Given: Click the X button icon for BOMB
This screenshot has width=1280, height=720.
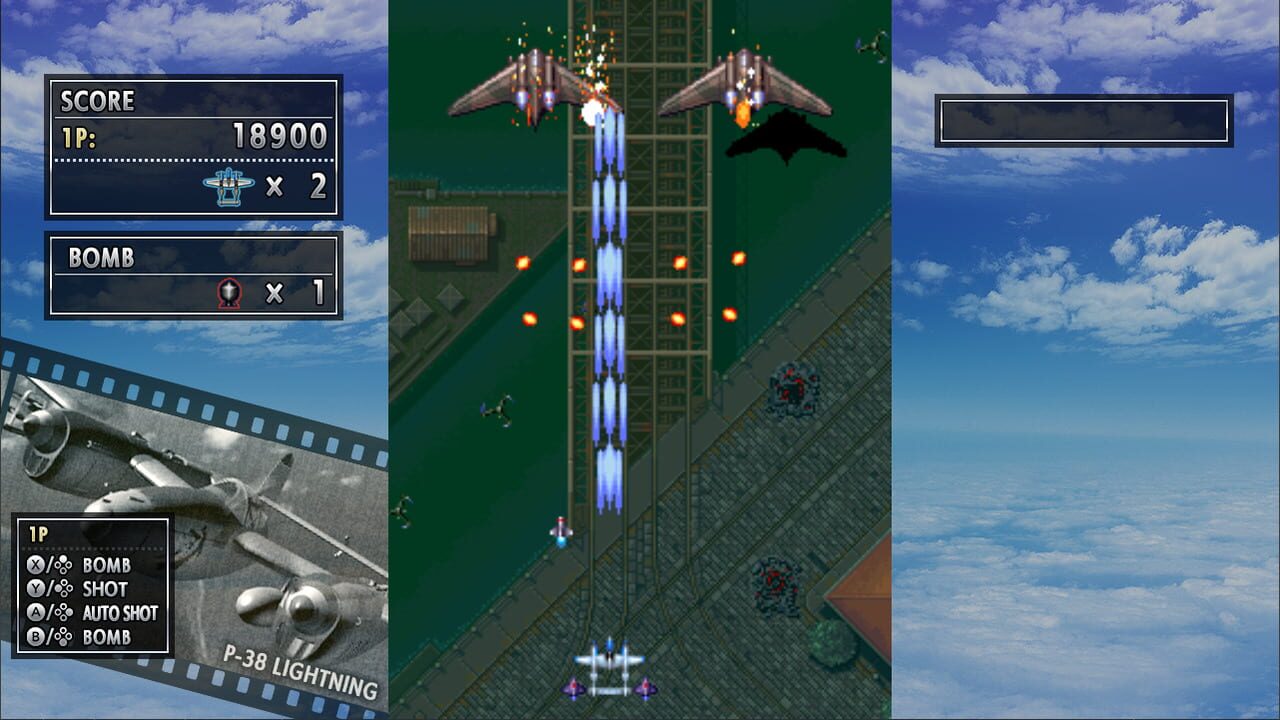Looking at the screenshot, I should pyautogui.click(x=34, y=564).
